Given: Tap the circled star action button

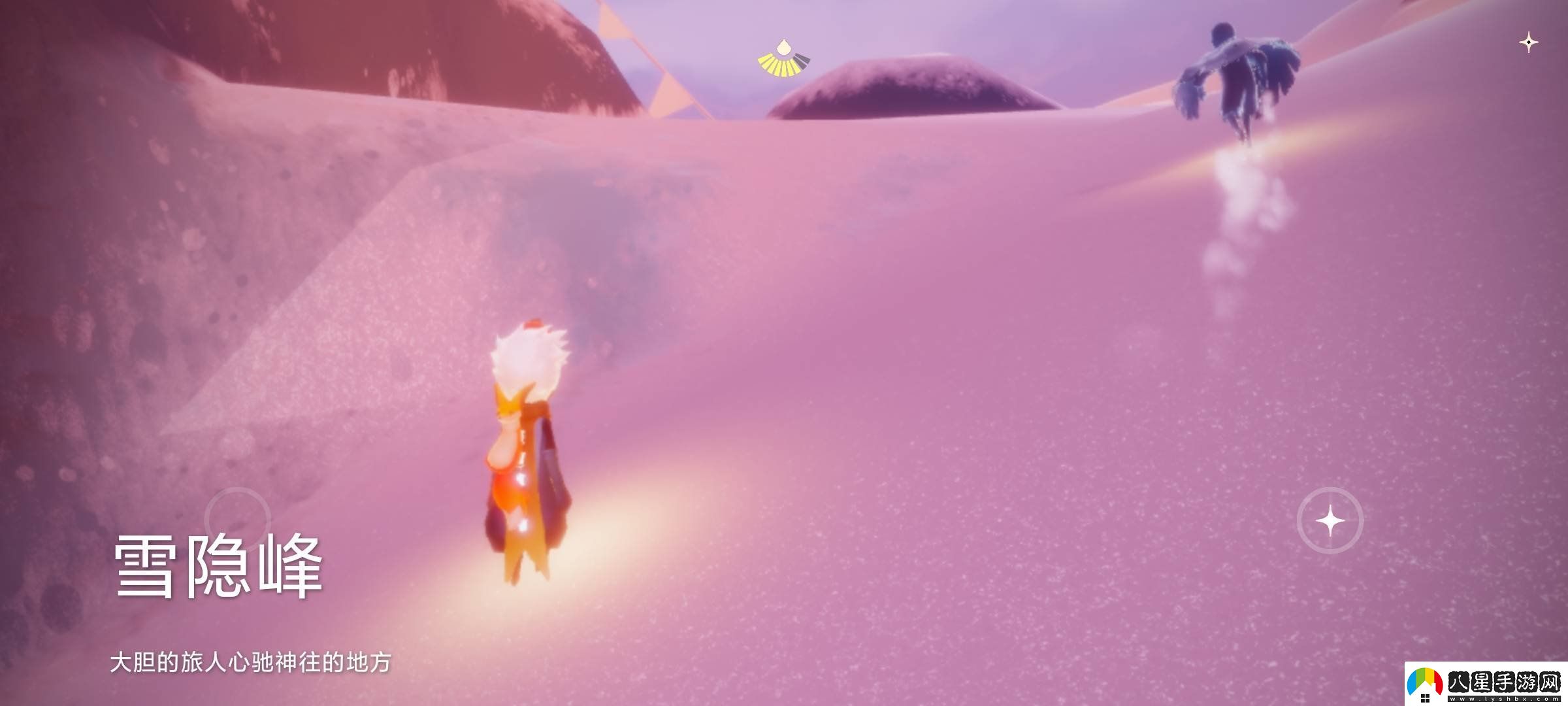Looking at the screenshot, I should (1330, 521).
